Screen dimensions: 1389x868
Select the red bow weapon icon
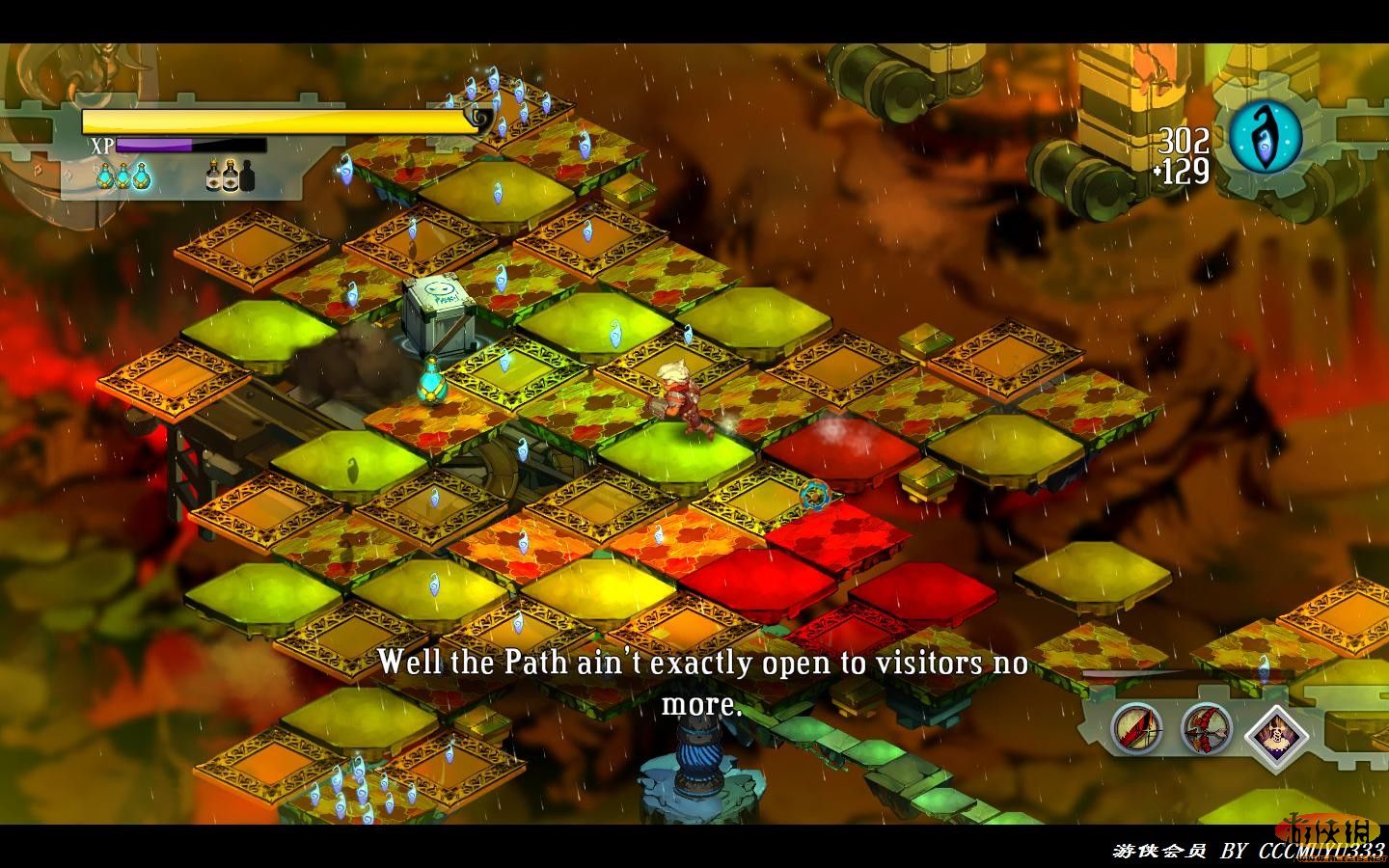(x=1206, y=728)
